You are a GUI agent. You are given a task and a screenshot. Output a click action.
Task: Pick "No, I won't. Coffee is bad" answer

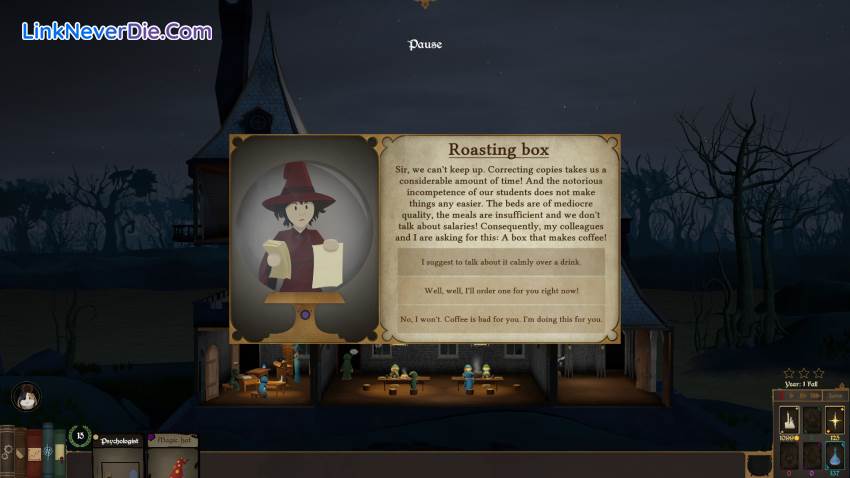pyautogui.click(x=501, y=319)
